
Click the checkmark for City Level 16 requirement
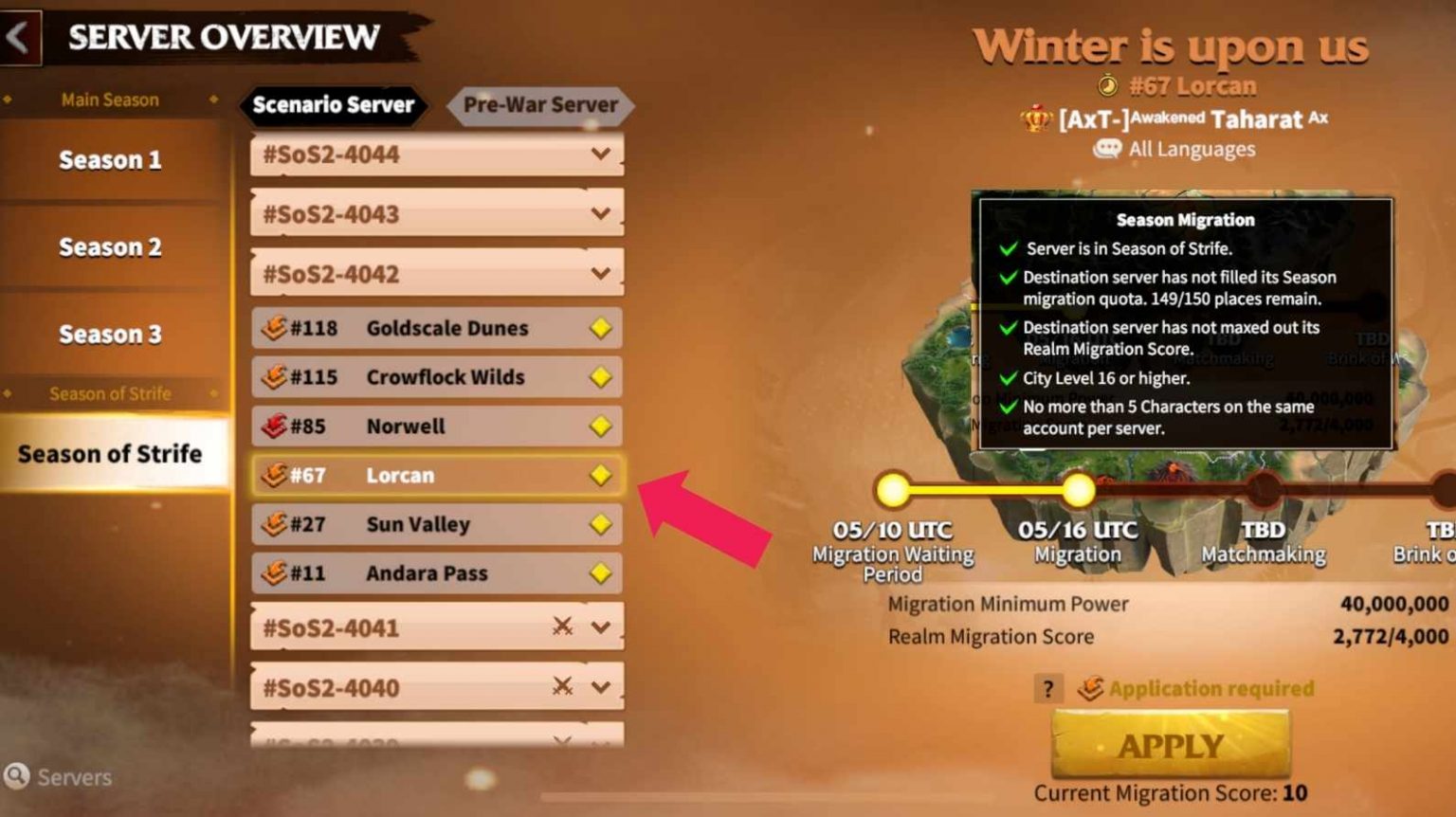pyautogui.click(x=1008, y=377)
